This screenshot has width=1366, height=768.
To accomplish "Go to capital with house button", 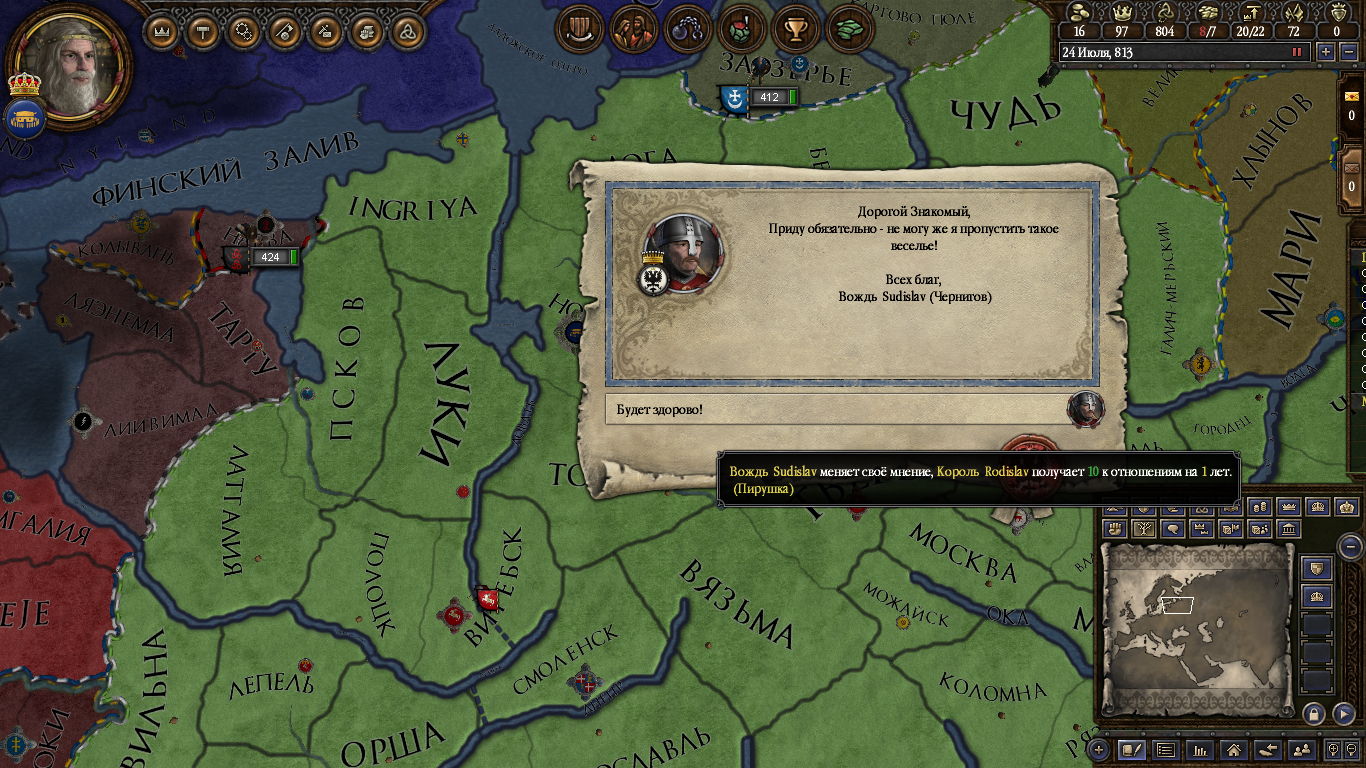I will [1234, 749].
